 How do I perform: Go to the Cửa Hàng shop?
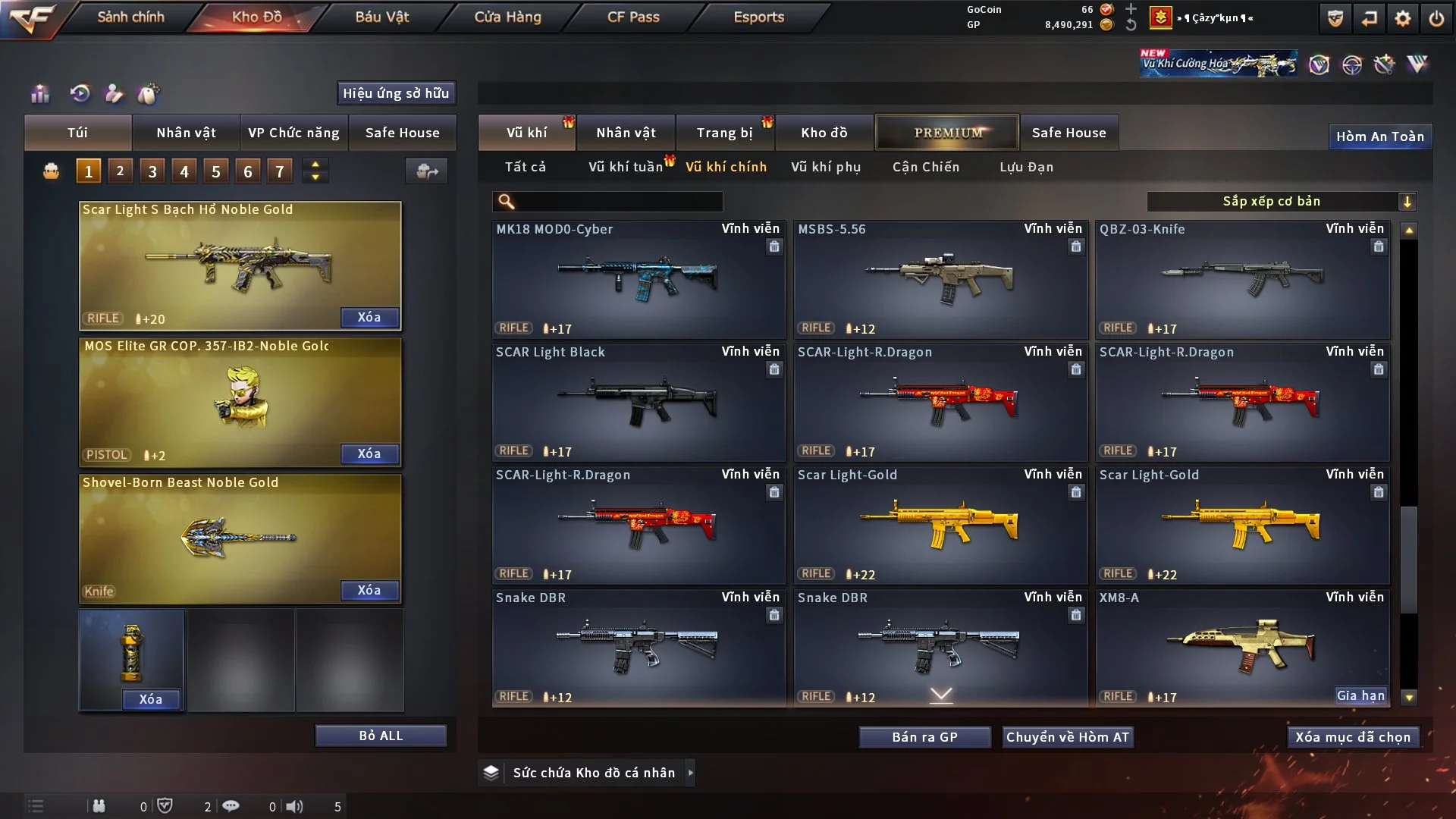point(507,17)
